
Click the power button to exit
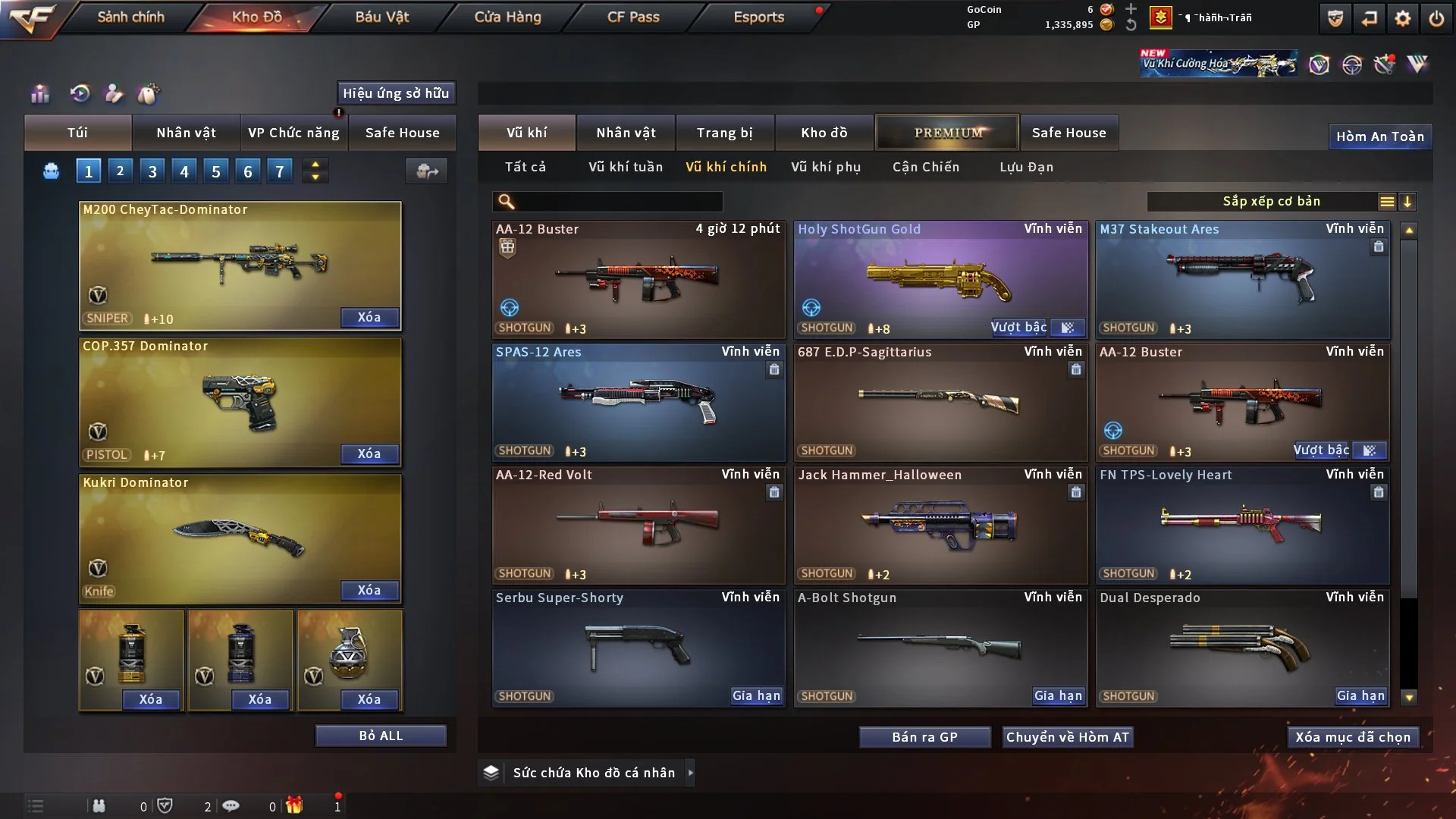(x=1436, y=18)
